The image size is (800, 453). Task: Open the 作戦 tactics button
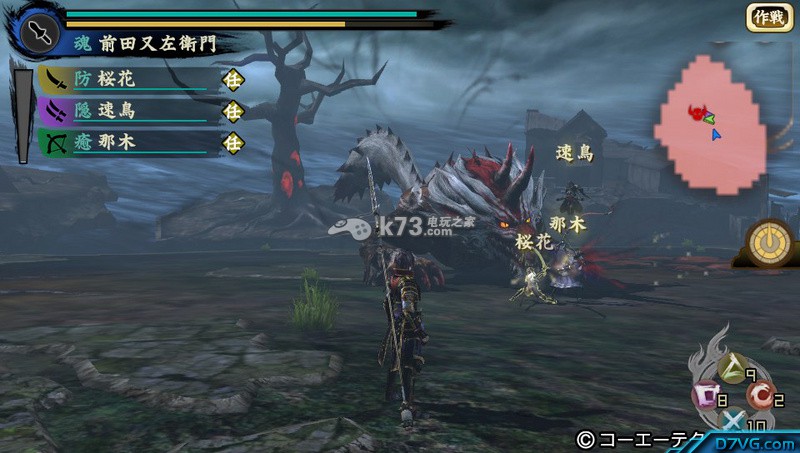coord(767,18)
